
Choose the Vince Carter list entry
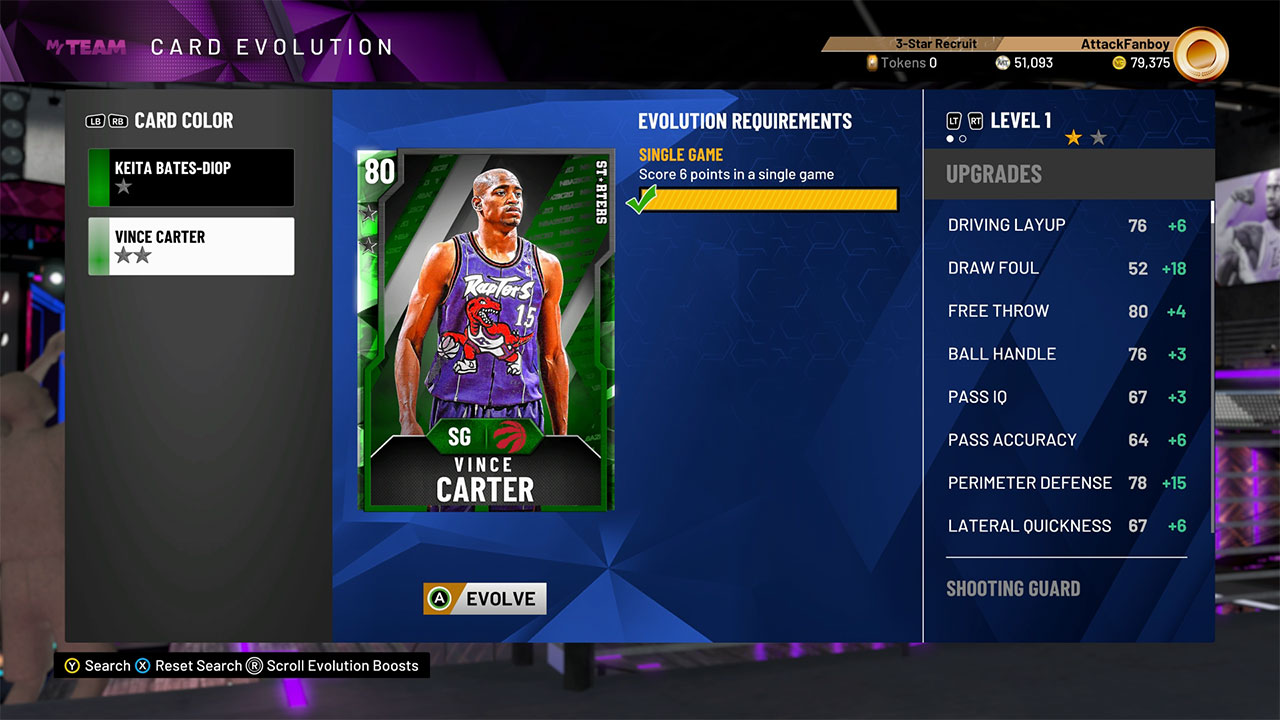[191, 246]
